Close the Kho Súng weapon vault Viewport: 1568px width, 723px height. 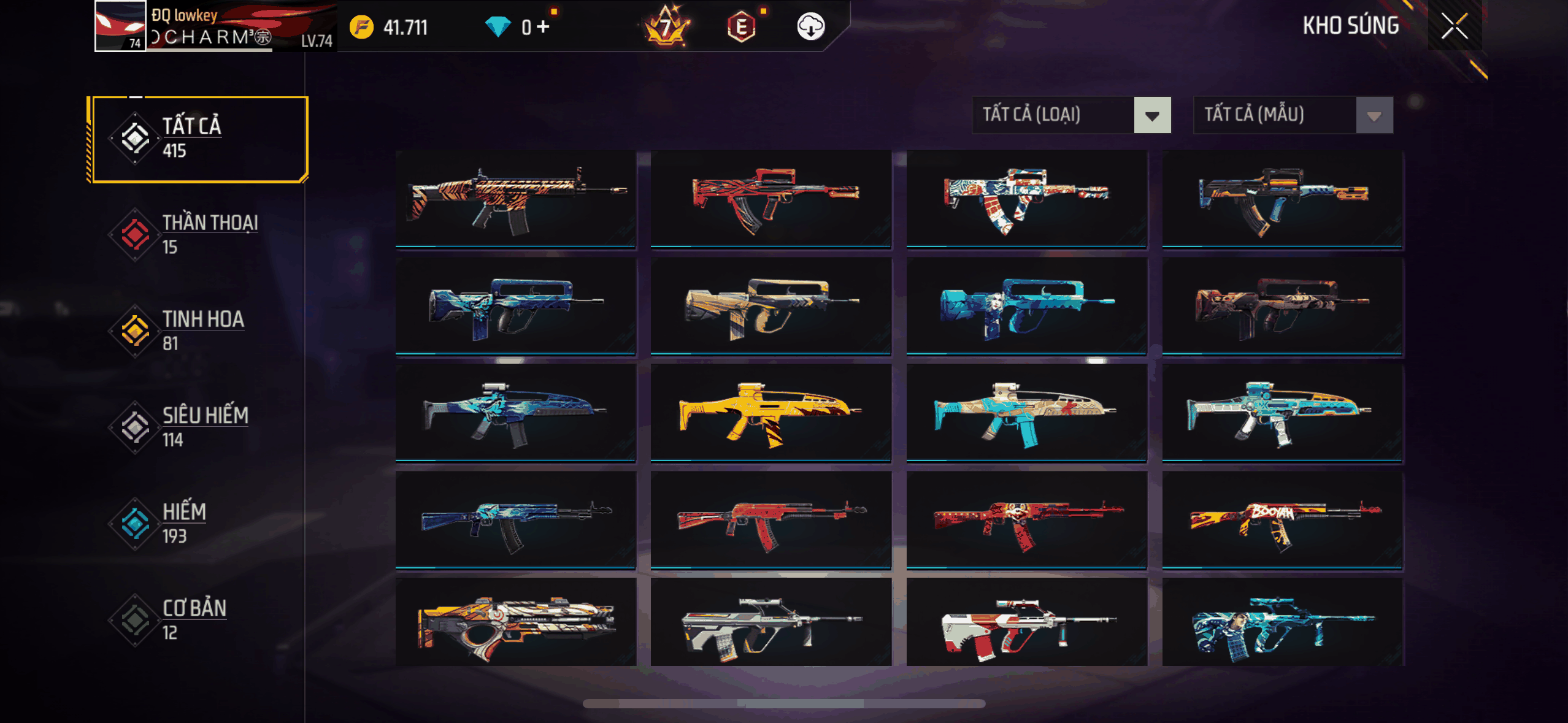pyautogui.click(x=1454, y=26)
